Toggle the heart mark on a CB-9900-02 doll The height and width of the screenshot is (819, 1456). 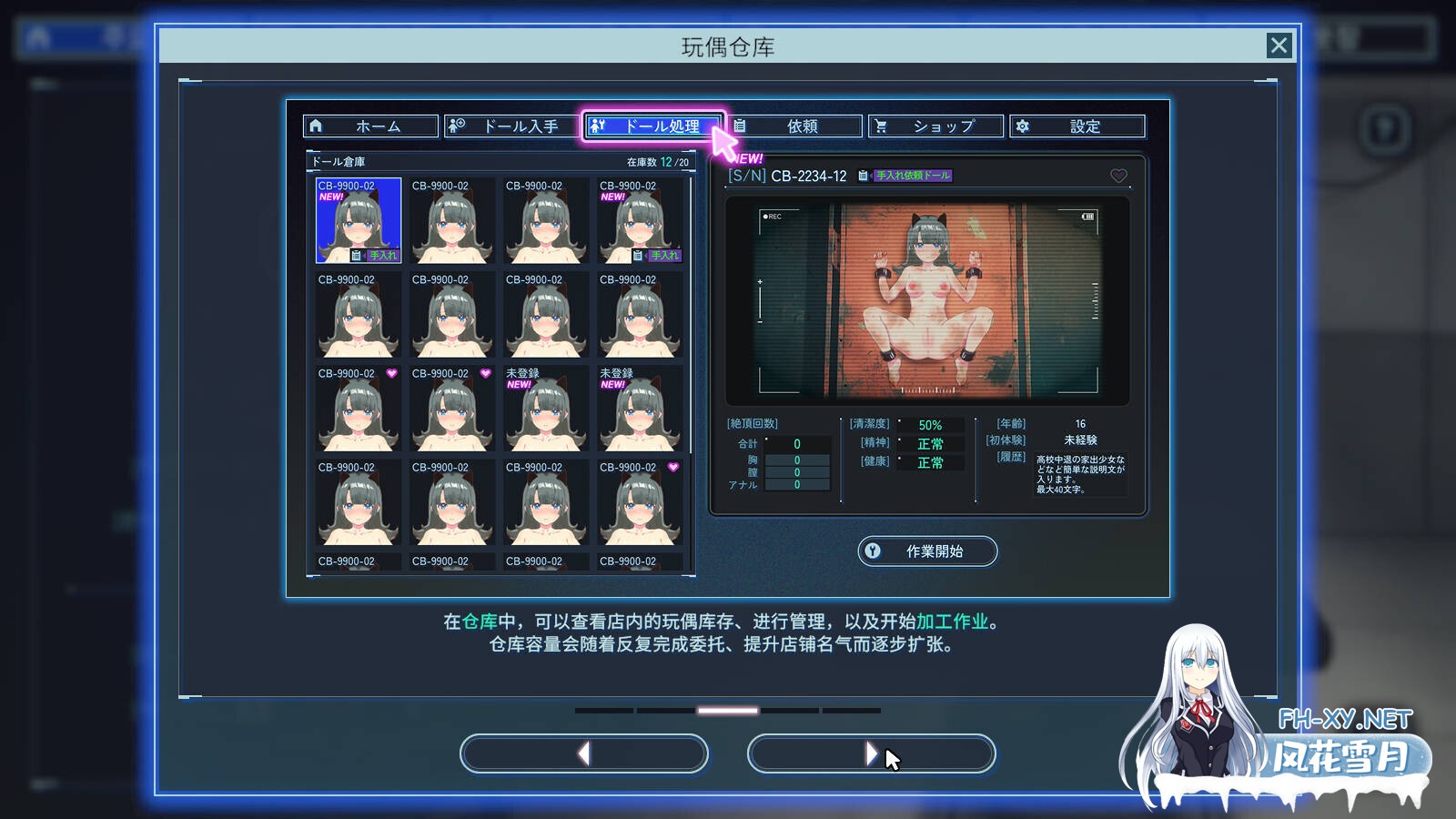392,373
